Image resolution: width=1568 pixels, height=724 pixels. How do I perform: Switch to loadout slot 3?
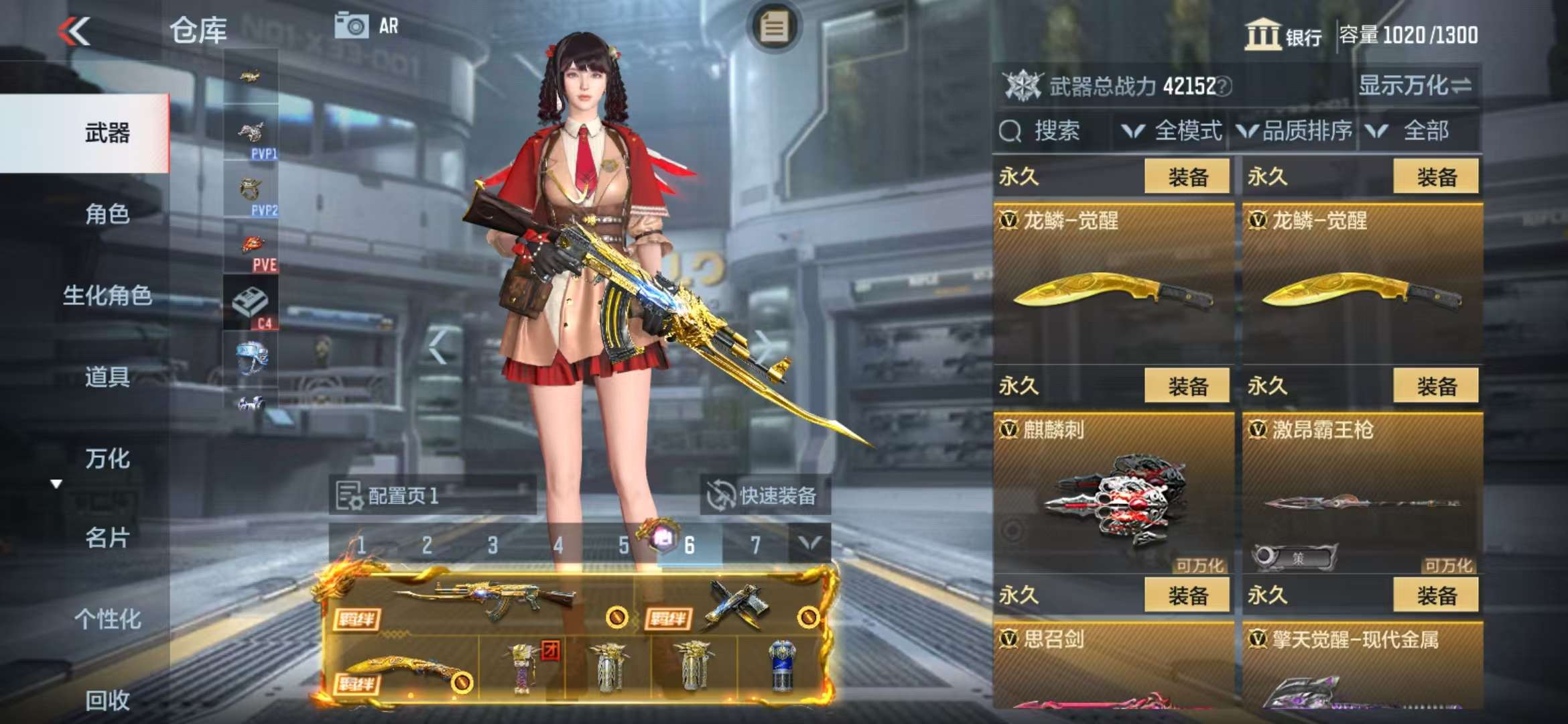click(x=493, y=545)
